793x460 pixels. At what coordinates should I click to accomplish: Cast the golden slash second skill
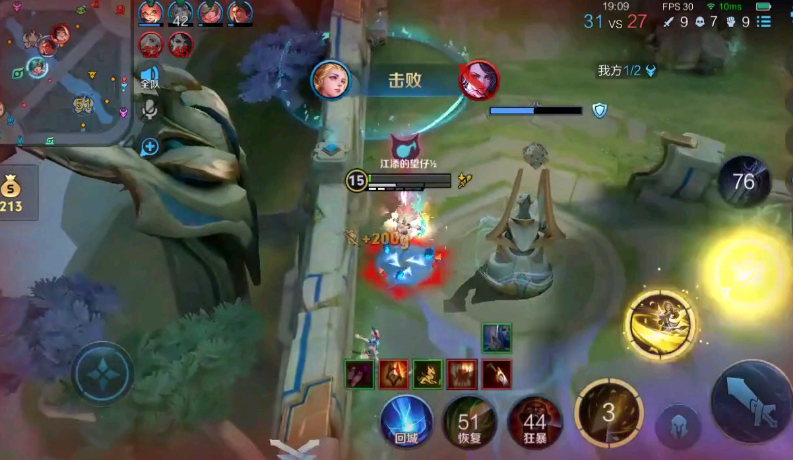(660, 322)
